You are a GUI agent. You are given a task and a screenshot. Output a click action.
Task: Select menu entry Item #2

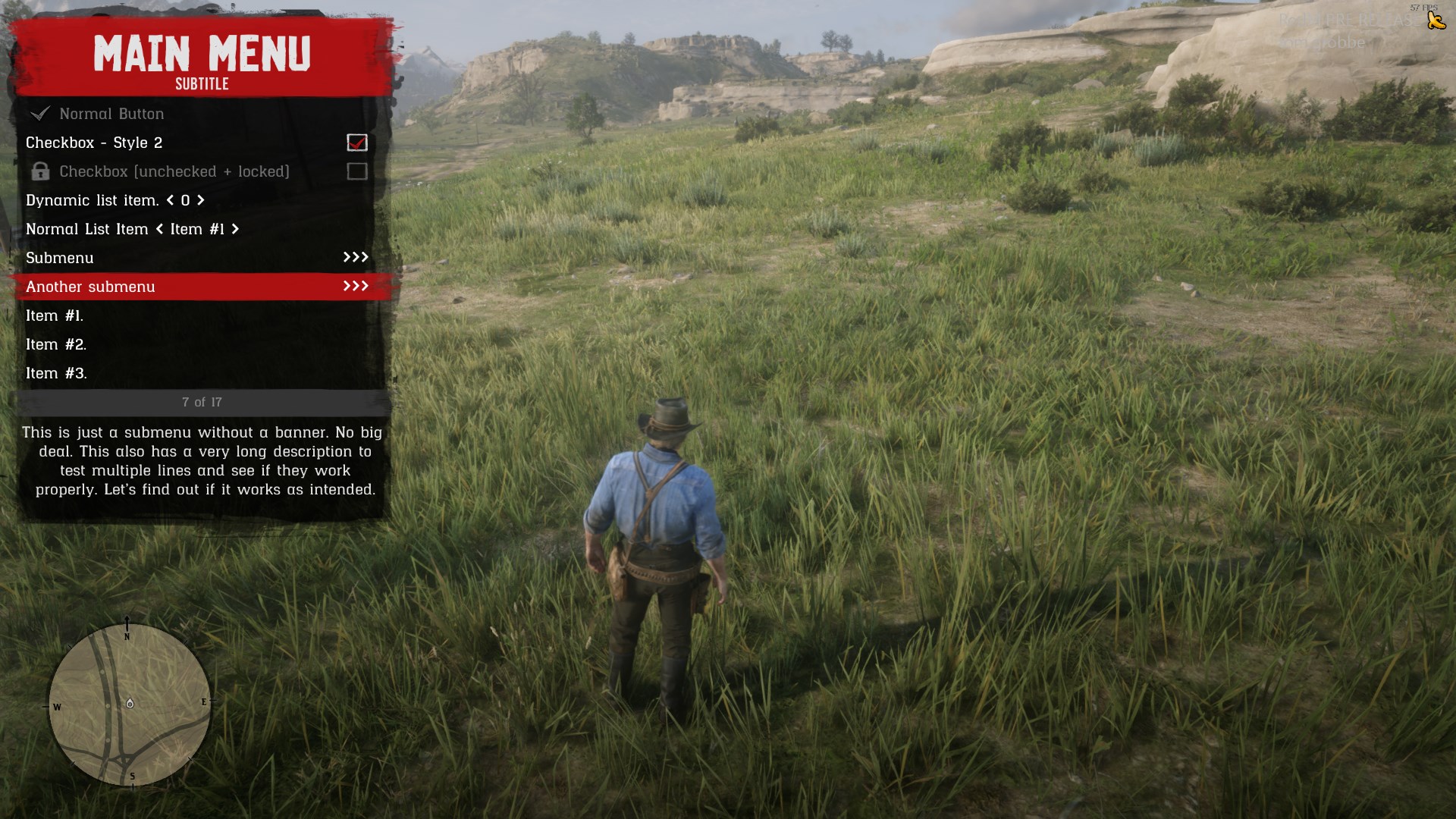click(x=56, y=344)
